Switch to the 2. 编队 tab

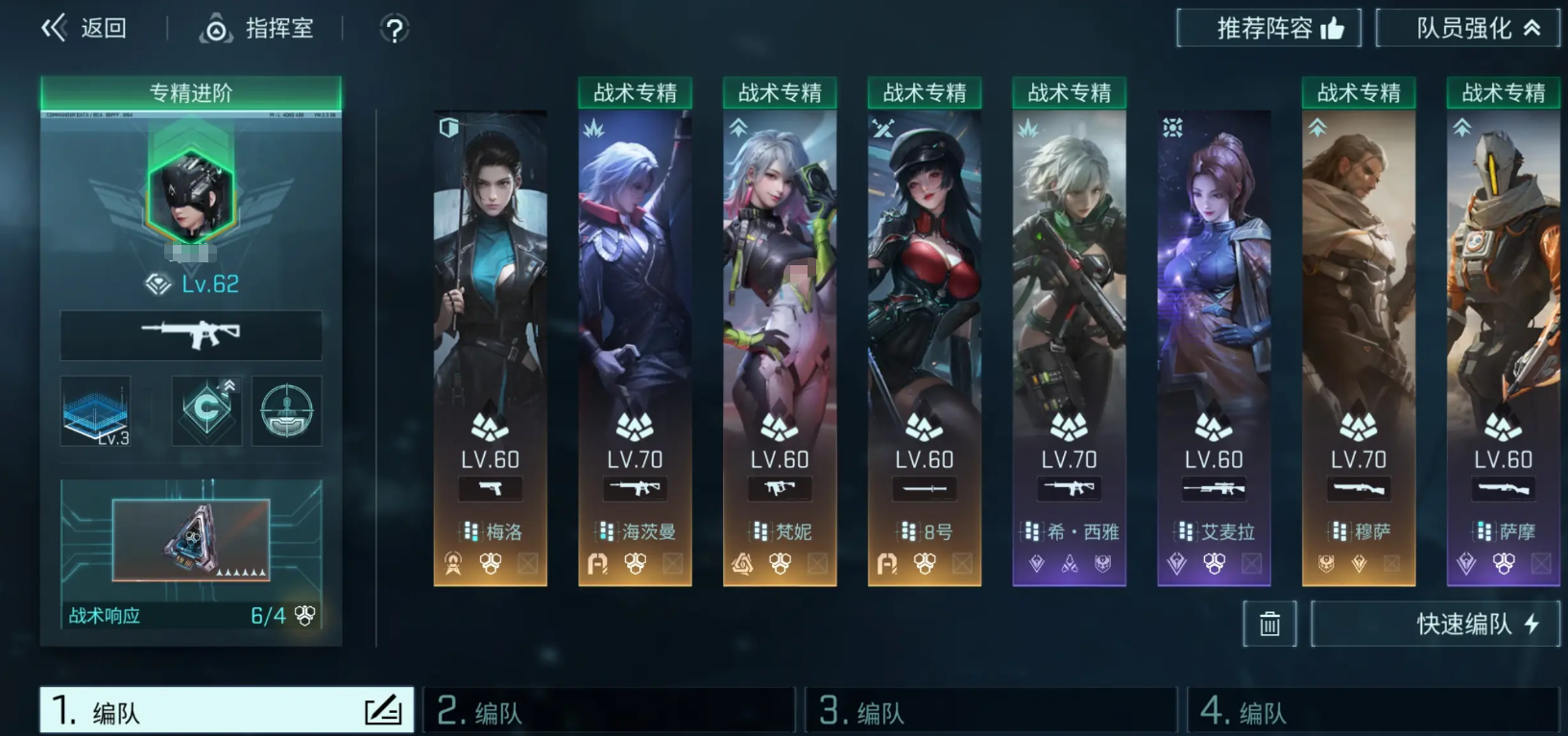point(609,712)
